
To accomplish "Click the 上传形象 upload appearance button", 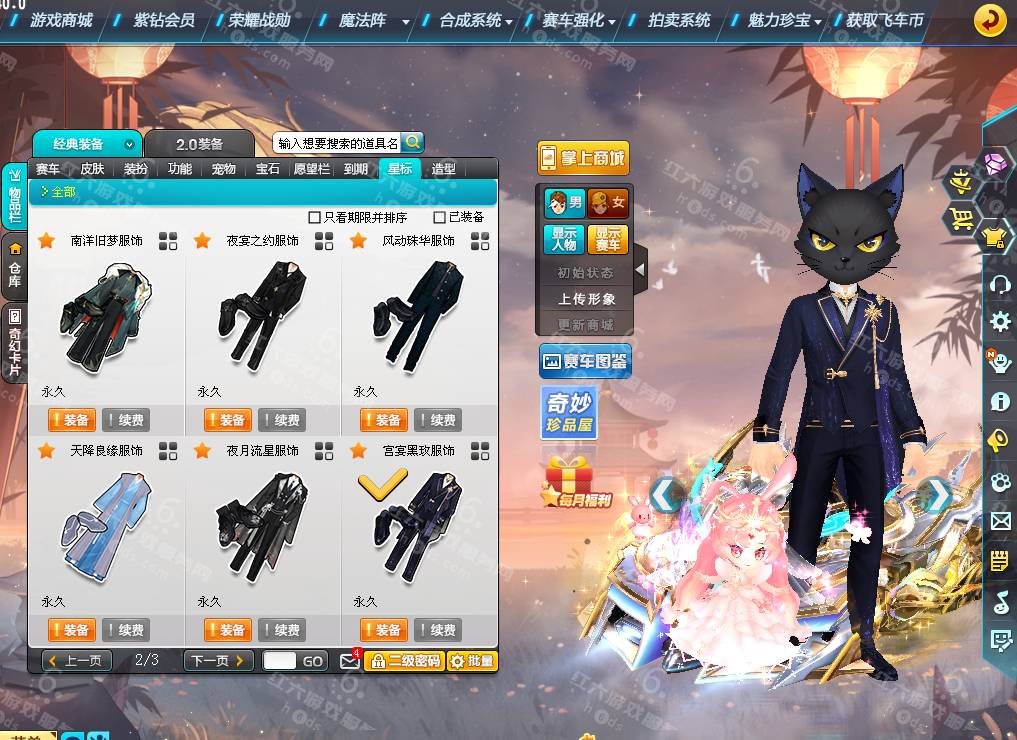I will (587, 299).
